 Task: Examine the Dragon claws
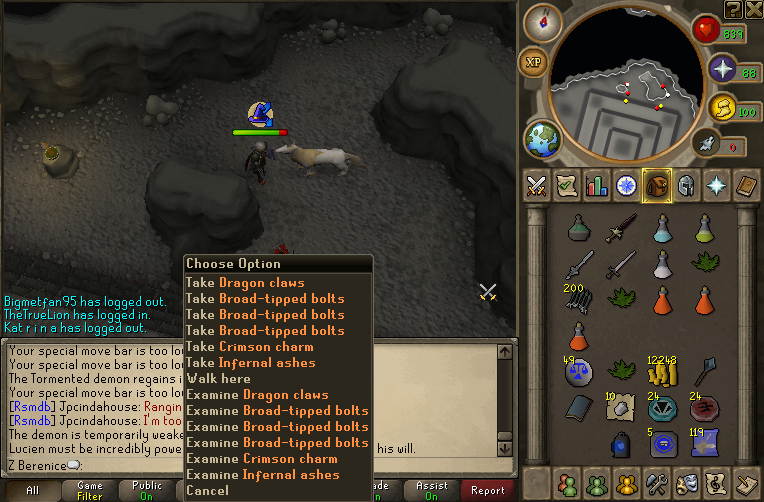(256, 395)
